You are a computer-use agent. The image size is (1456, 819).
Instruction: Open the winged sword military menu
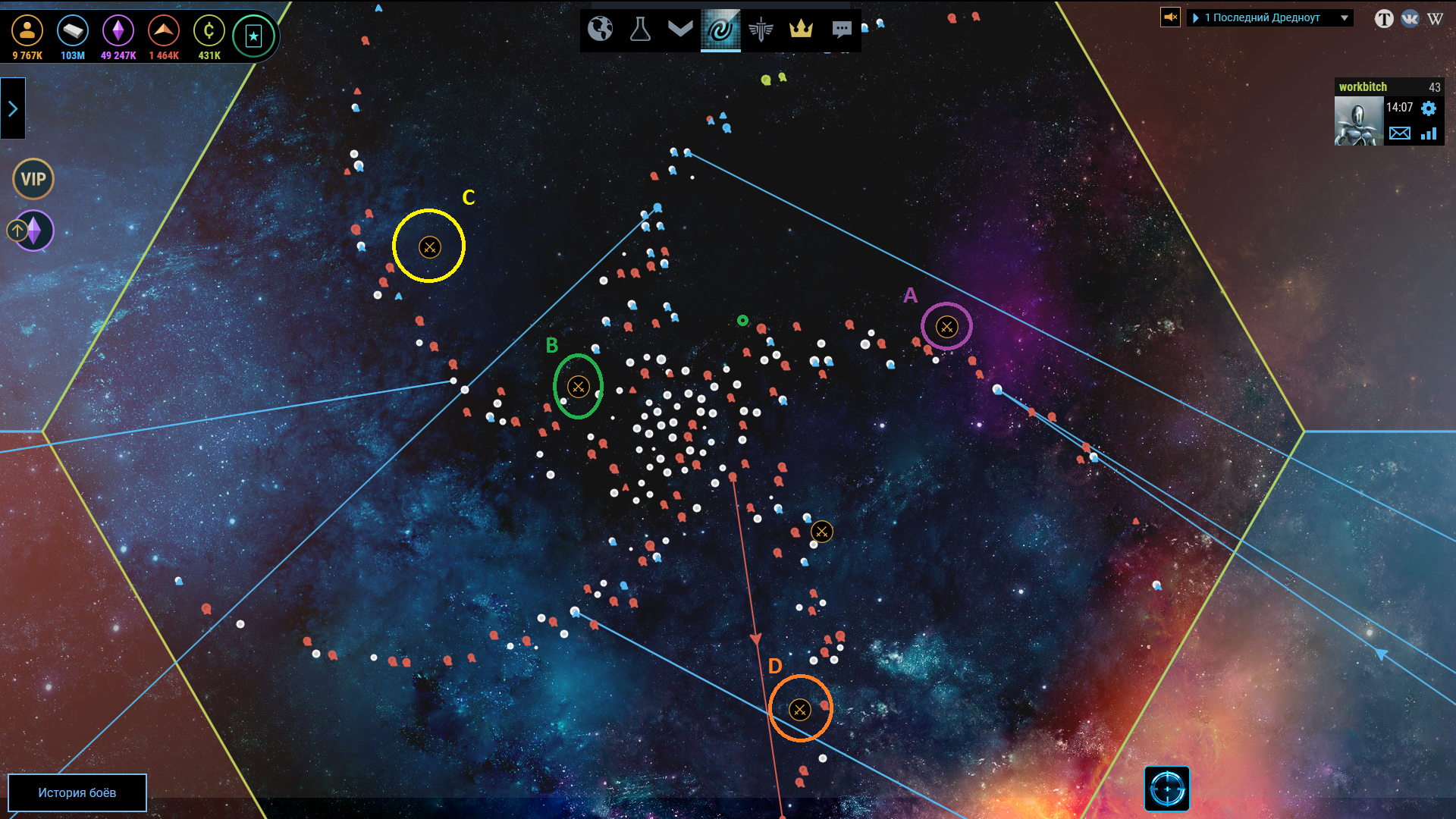761,30
